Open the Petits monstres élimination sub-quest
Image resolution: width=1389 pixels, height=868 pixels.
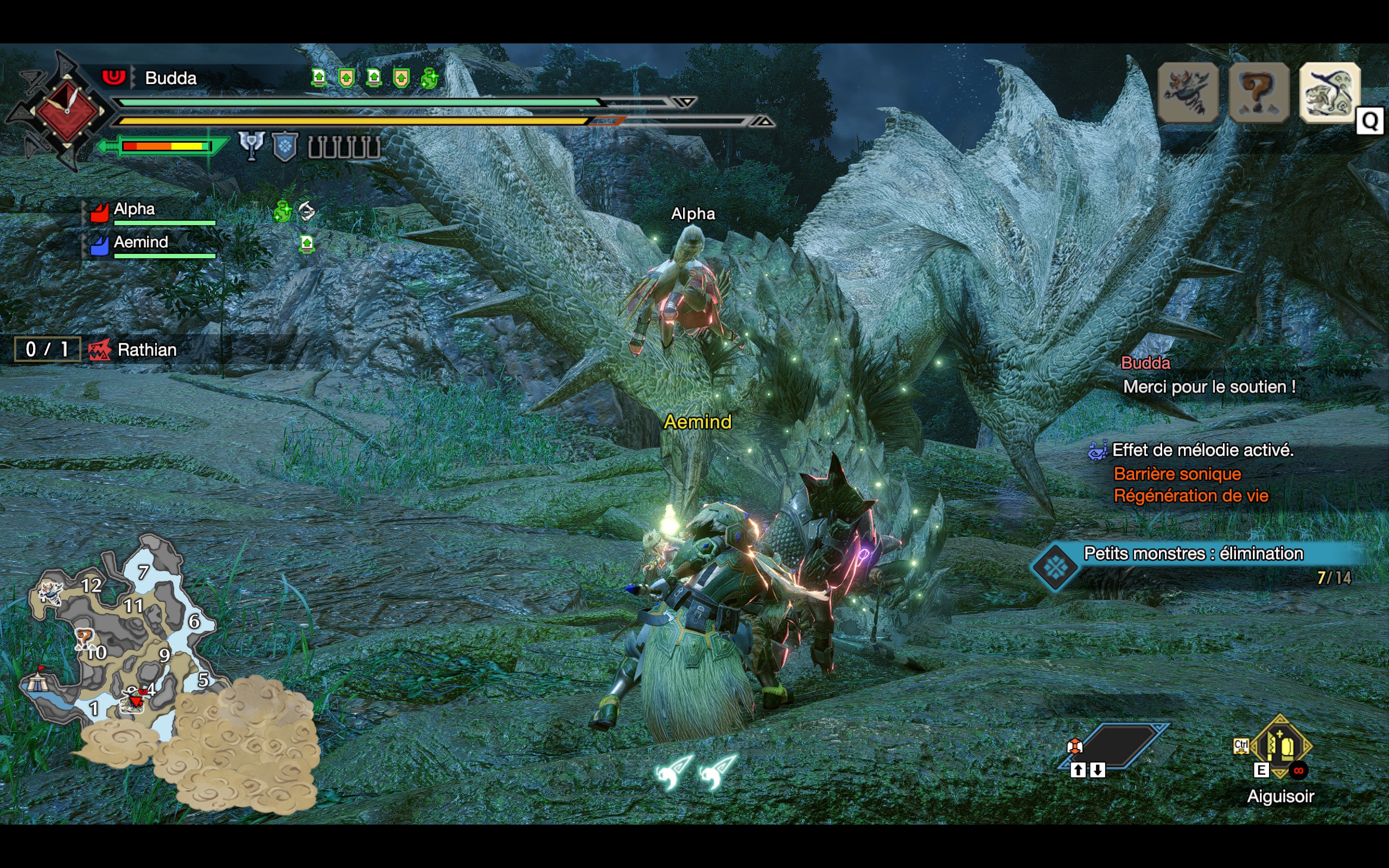click(x=1194, y=554)
